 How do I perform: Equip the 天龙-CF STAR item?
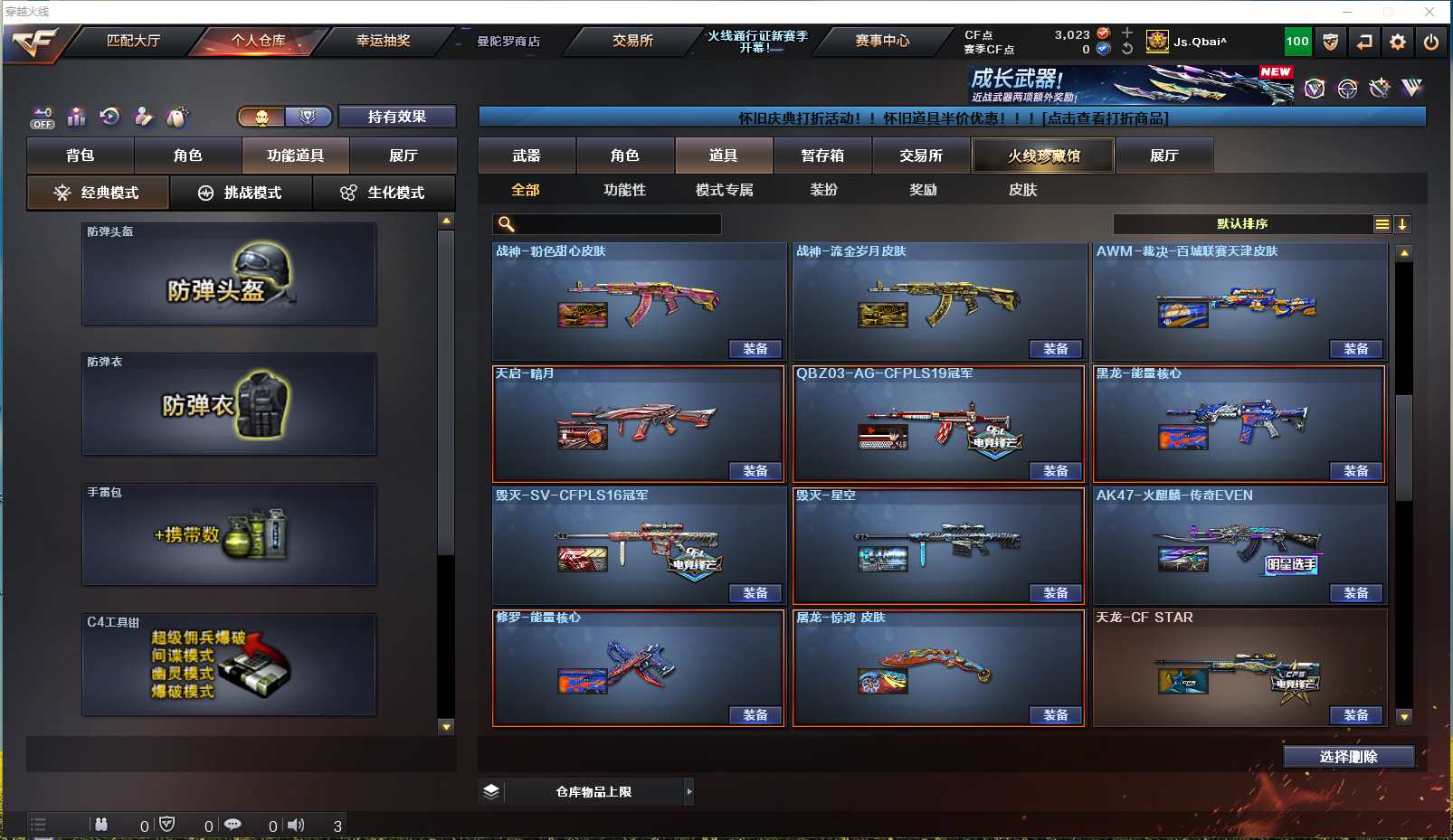click(1355, 715)
